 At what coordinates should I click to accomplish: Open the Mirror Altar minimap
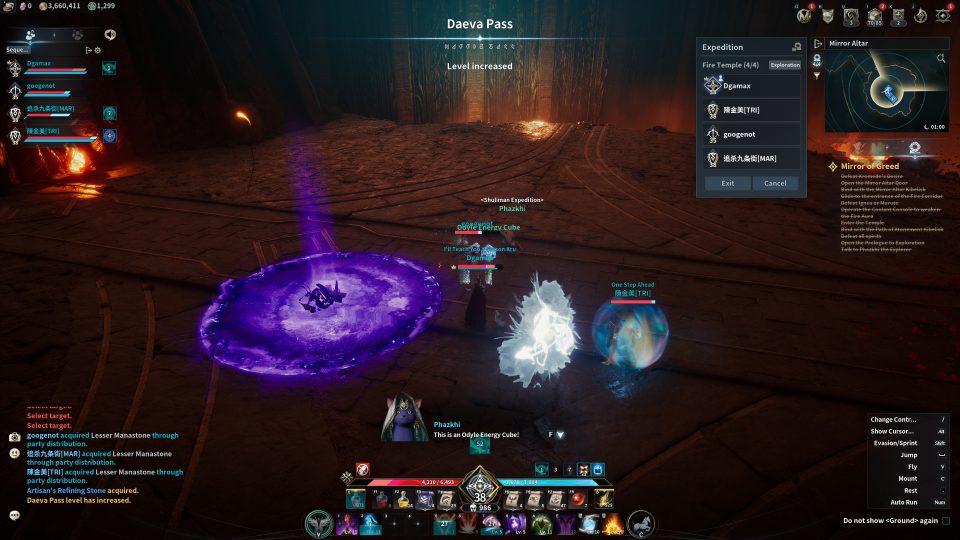pos(886,93)
